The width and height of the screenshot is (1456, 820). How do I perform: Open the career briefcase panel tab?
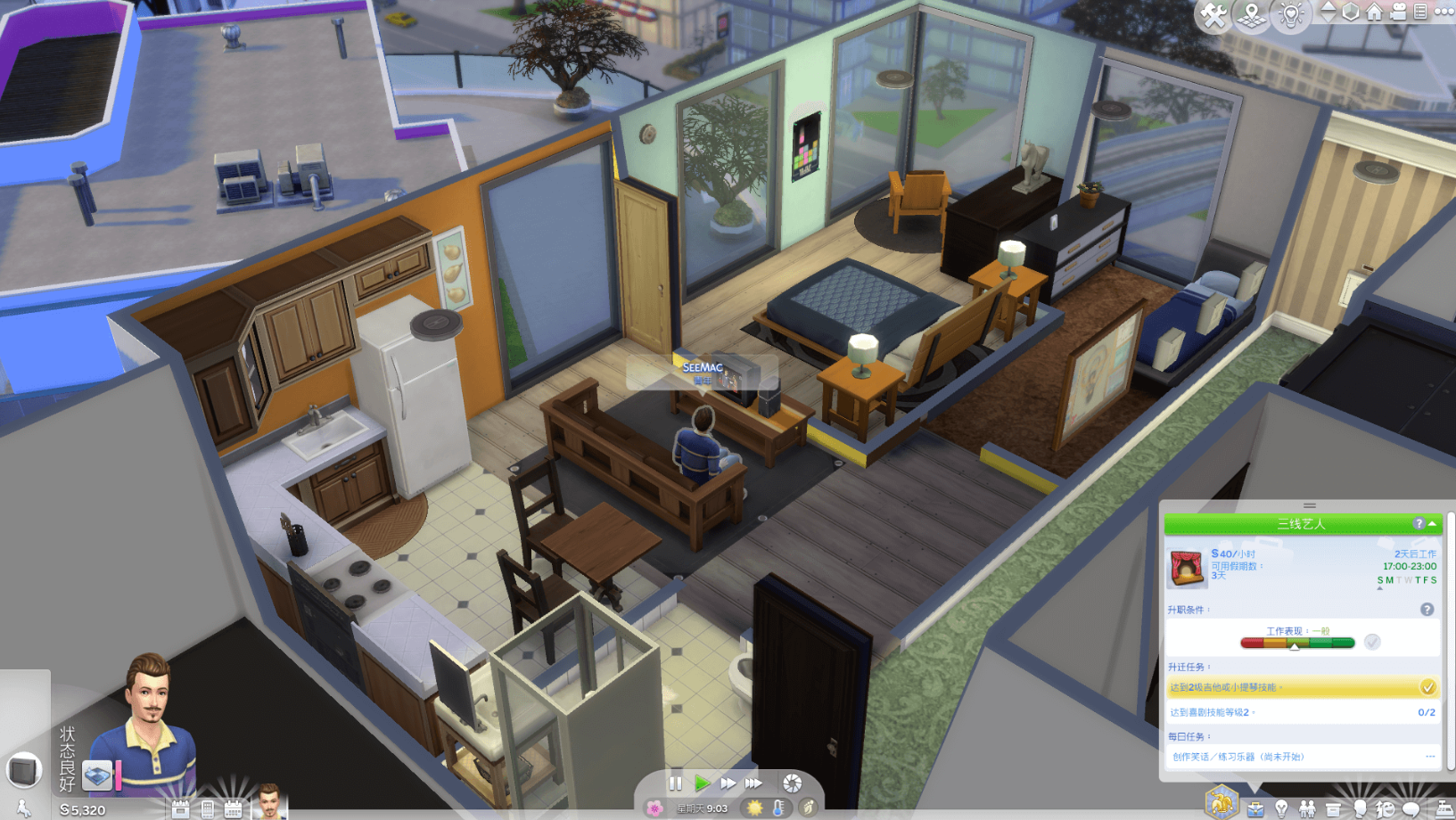pyautogui.click(x=1255, y=809)
